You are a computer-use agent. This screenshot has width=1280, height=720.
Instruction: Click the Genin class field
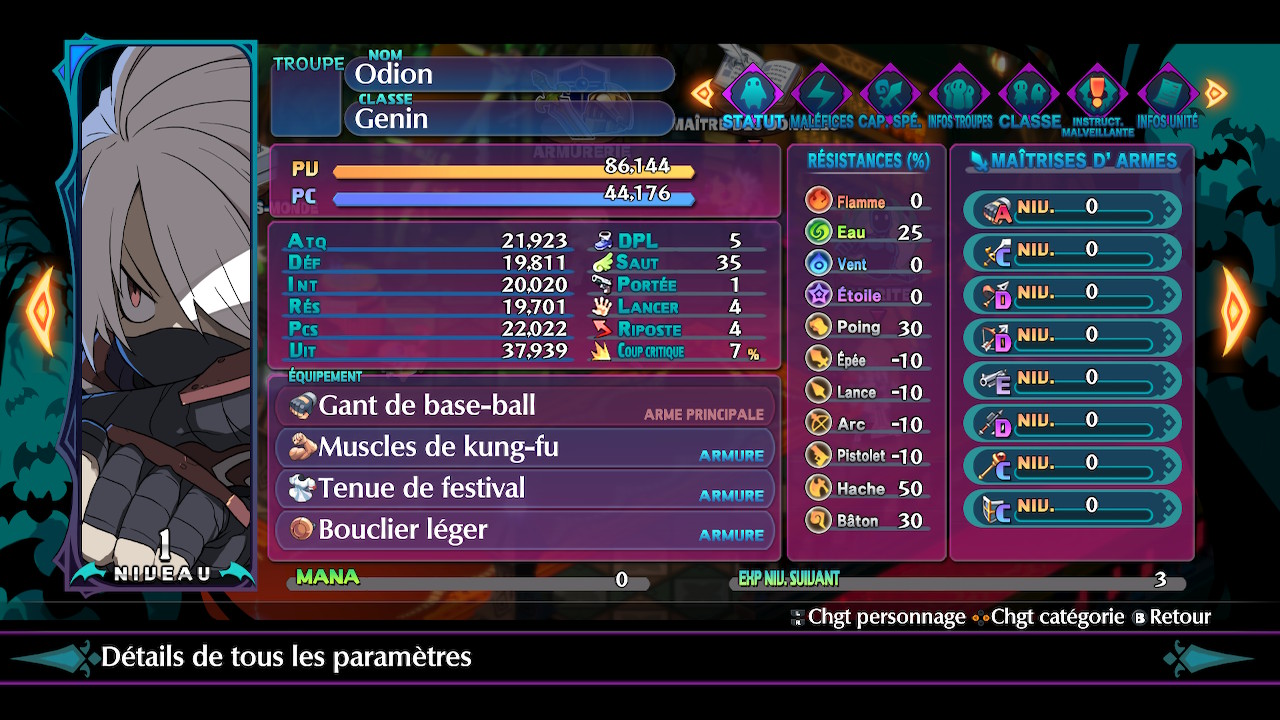510,118
